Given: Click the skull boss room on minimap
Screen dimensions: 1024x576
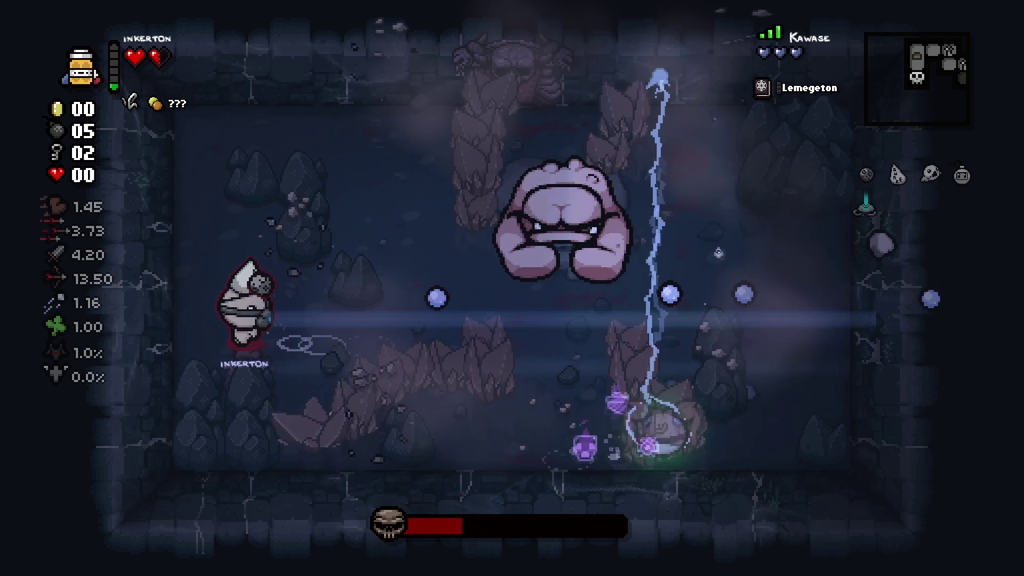Looking at the screenshot, I should pos(916,75).
